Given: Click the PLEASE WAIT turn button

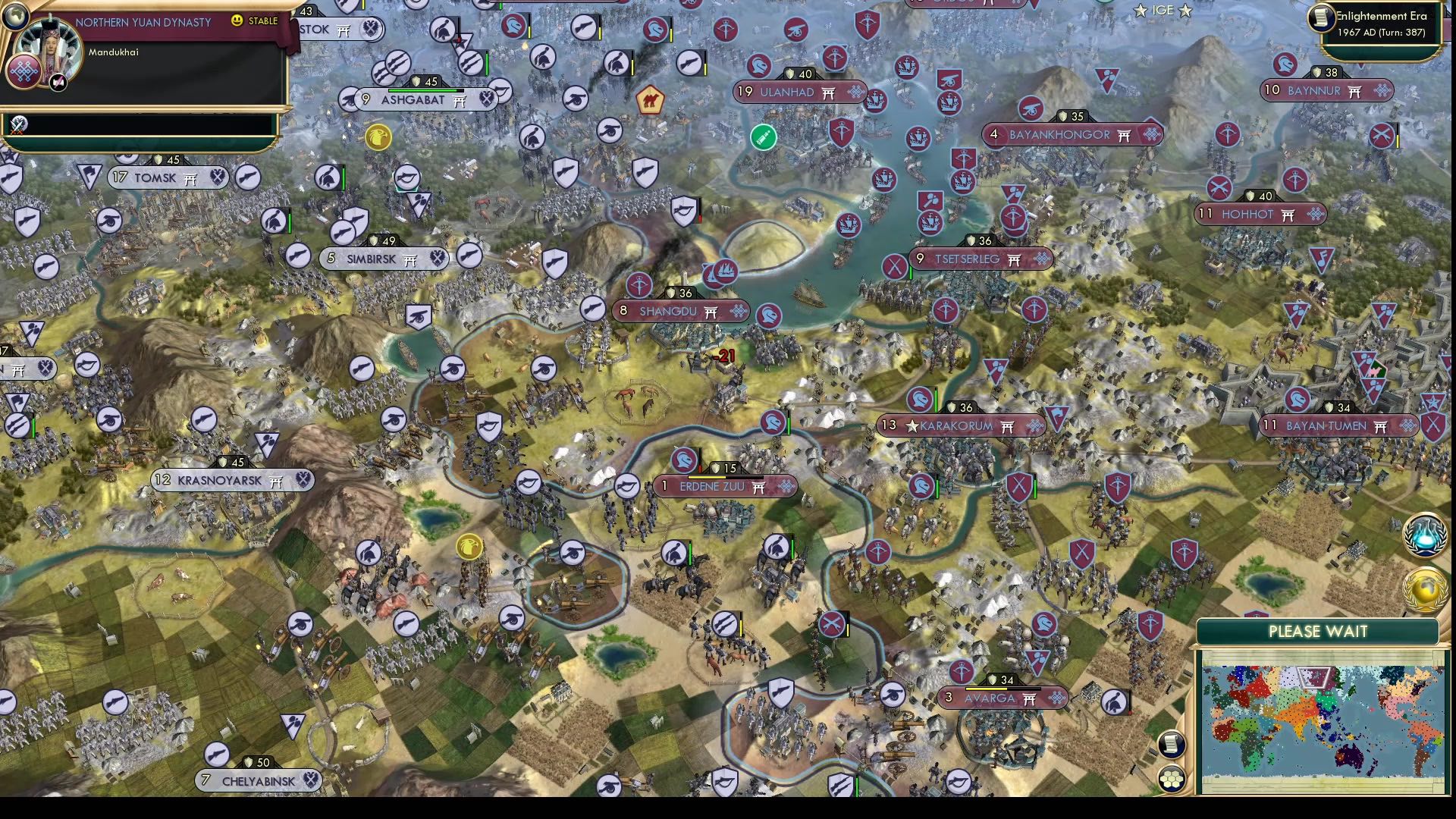Looking at the screenshot, I should 1318,631.
